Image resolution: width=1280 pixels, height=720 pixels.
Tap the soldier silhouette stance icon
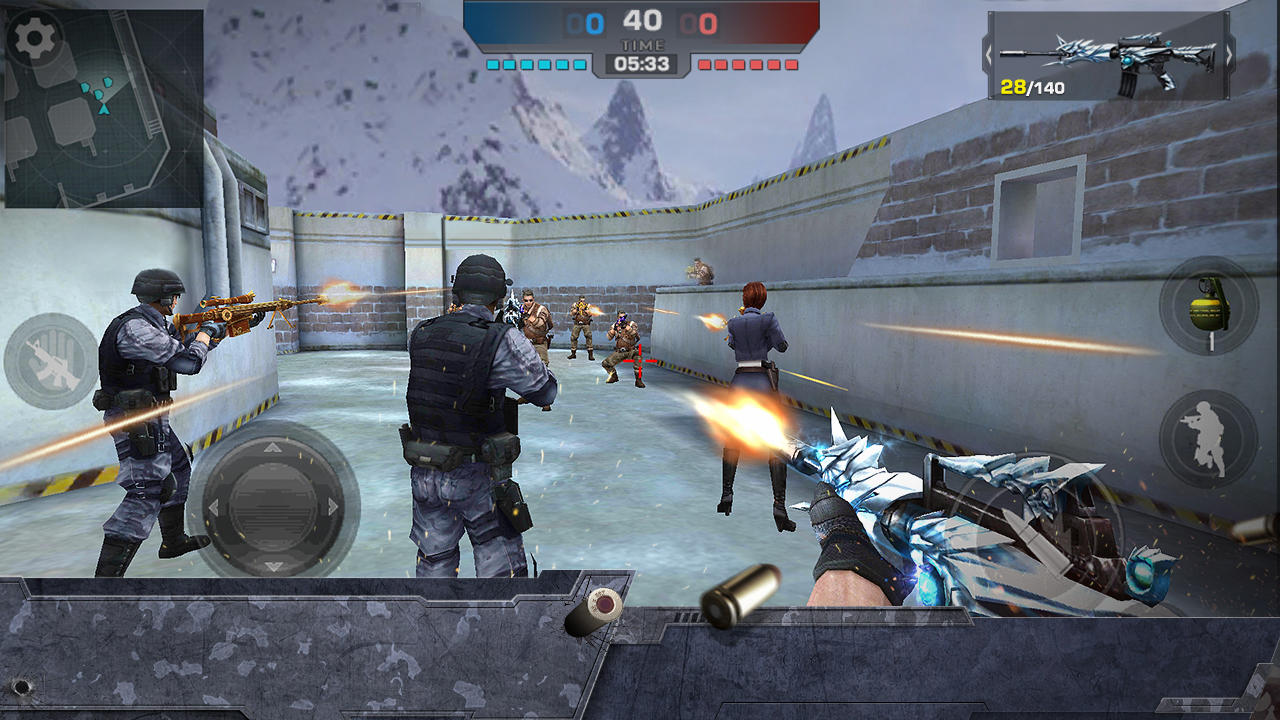[x=1204, y=437]
